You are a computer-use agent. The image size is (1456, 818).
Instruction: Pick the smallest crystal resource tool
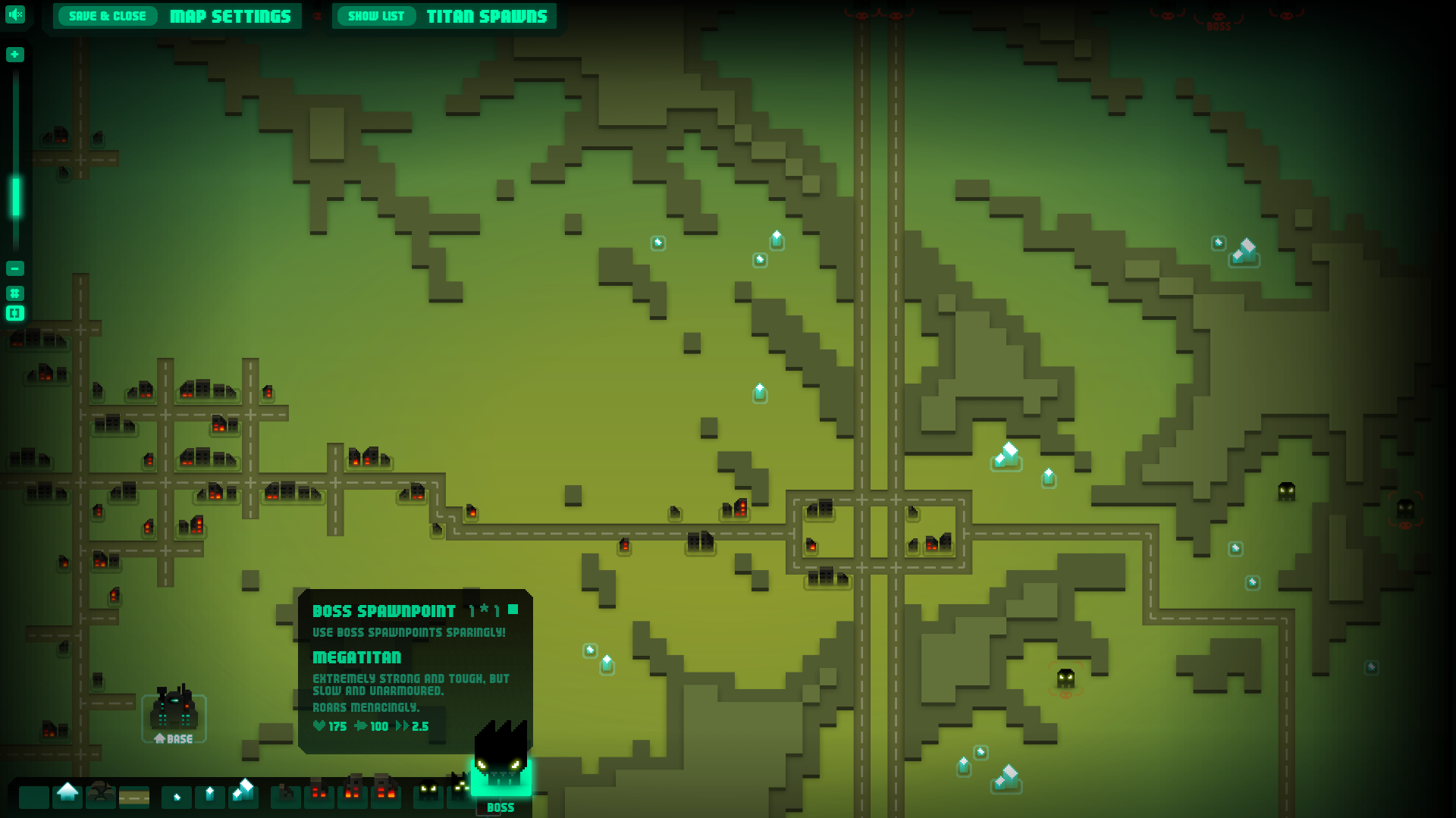click(177, 797)
